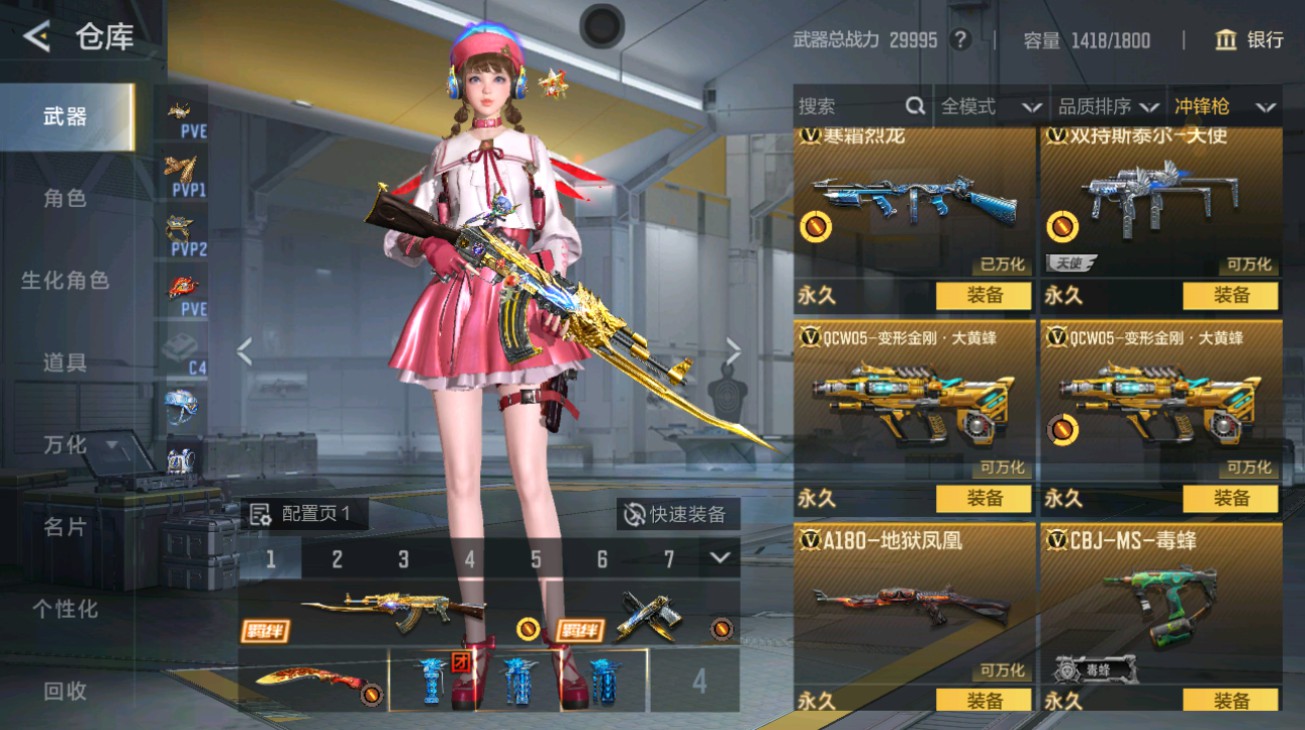Click the 搜索 search input field

[x=850, y=105]
